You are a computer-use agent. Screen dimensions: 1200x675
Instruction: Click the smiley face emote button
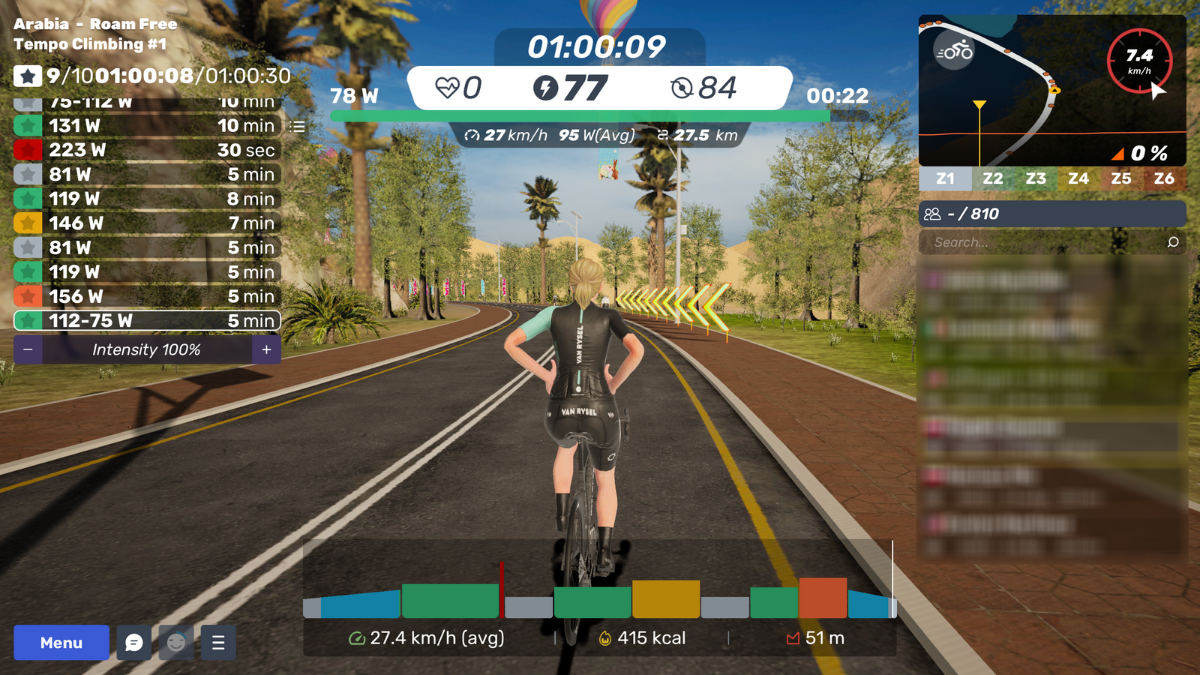click(x=176, y=643)
